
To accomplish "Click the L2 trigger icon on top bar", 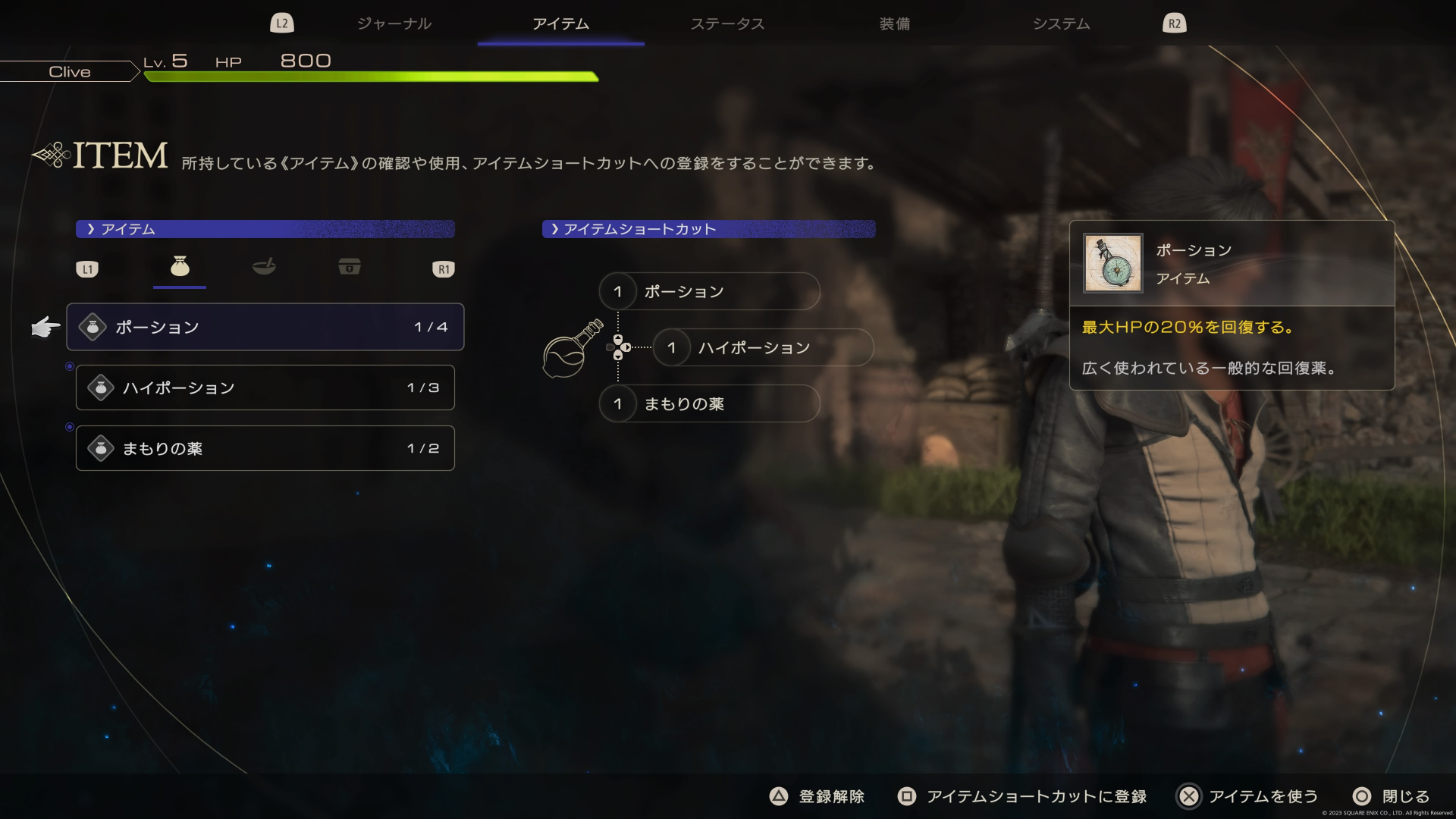I will coord(281,23).
